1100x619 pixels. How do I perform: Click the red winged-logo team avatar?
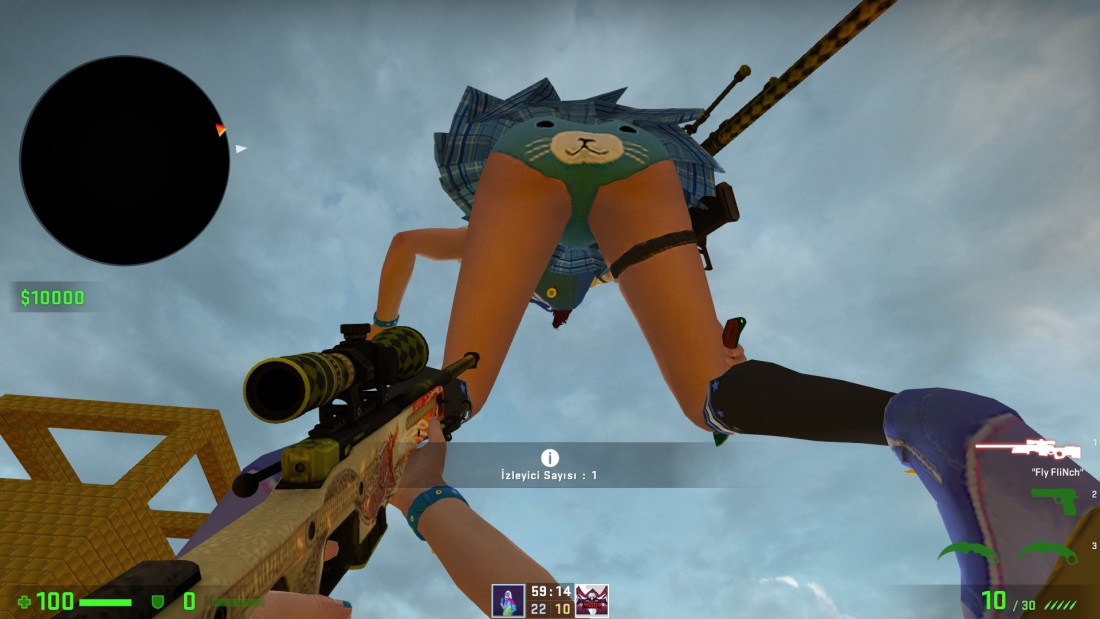[x=592, y=600]
